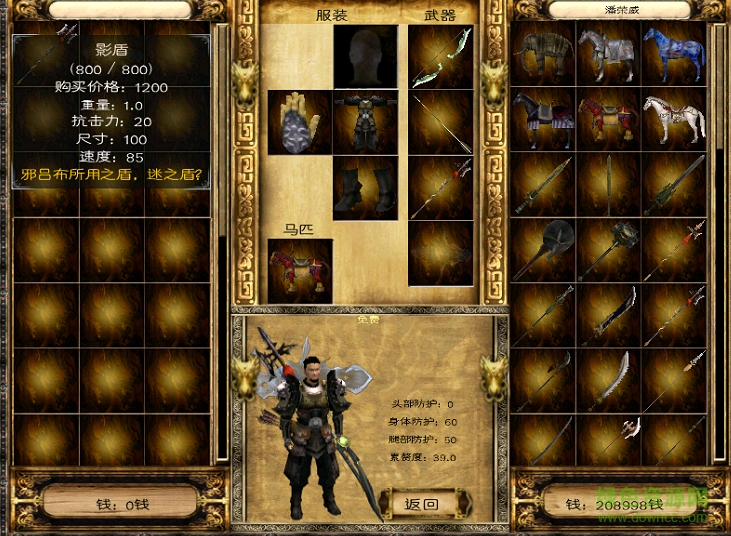Select the equipped black boots slot
Image resolution: width=731 pixels, height=536 pixels.
pyautogui.click(x=365, y=186)
